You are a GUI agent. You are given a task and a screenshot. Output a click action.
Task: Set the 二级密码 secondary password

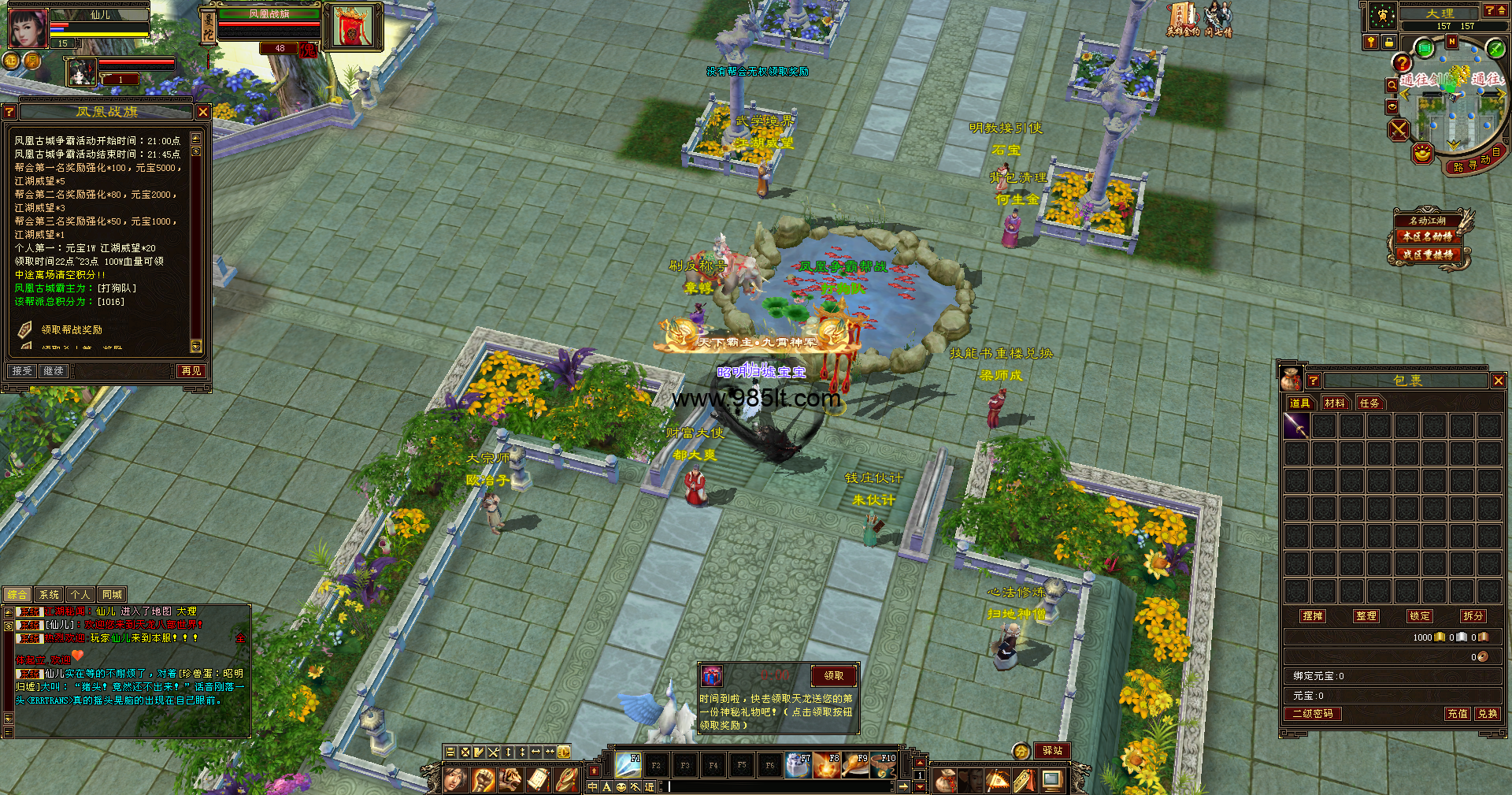[x=1313, y=714]
